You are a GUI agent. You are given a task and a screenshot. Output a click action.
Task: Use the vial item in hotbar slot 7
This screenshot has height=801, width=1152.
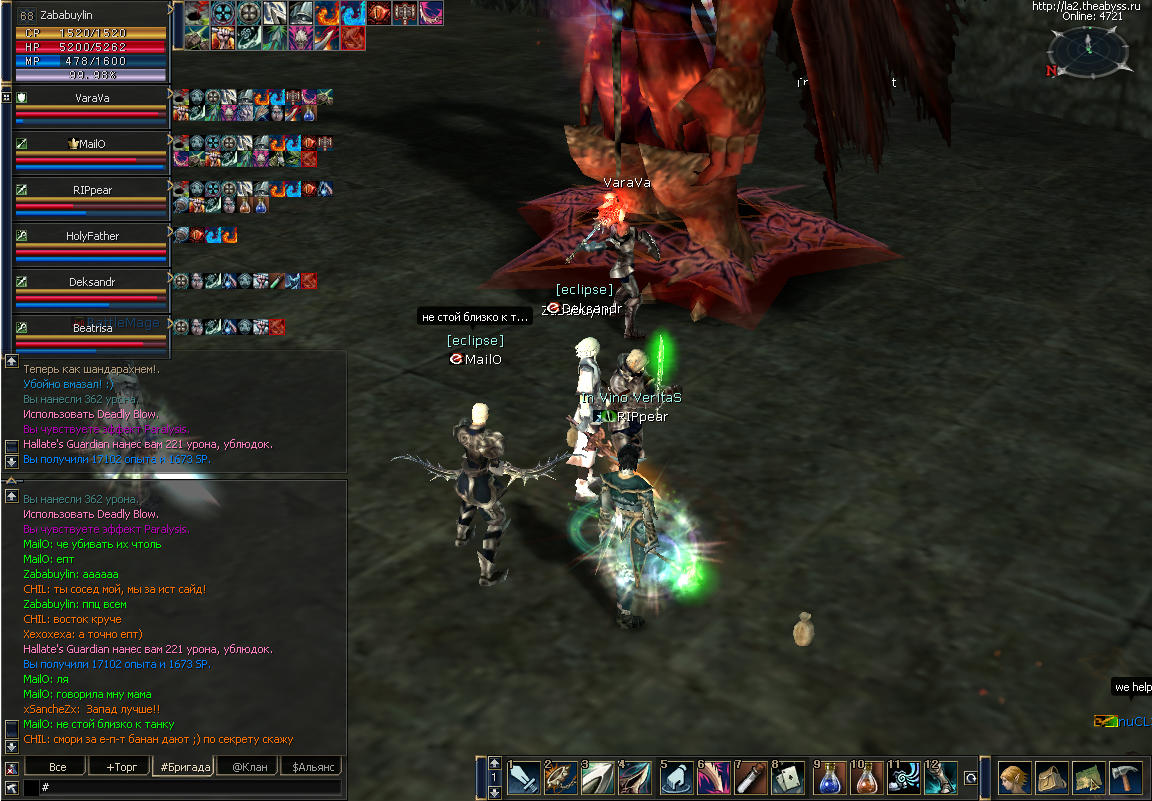pyautogui.click(x=752, y=779)
